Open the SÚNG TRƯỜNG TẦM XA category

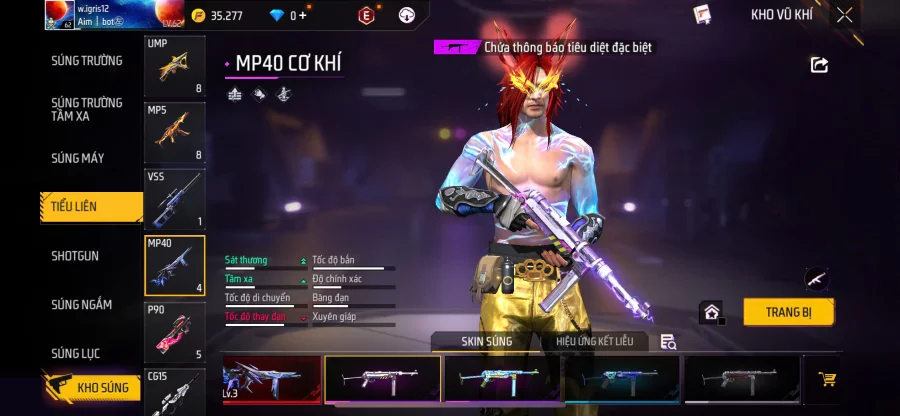coord(87,109)
